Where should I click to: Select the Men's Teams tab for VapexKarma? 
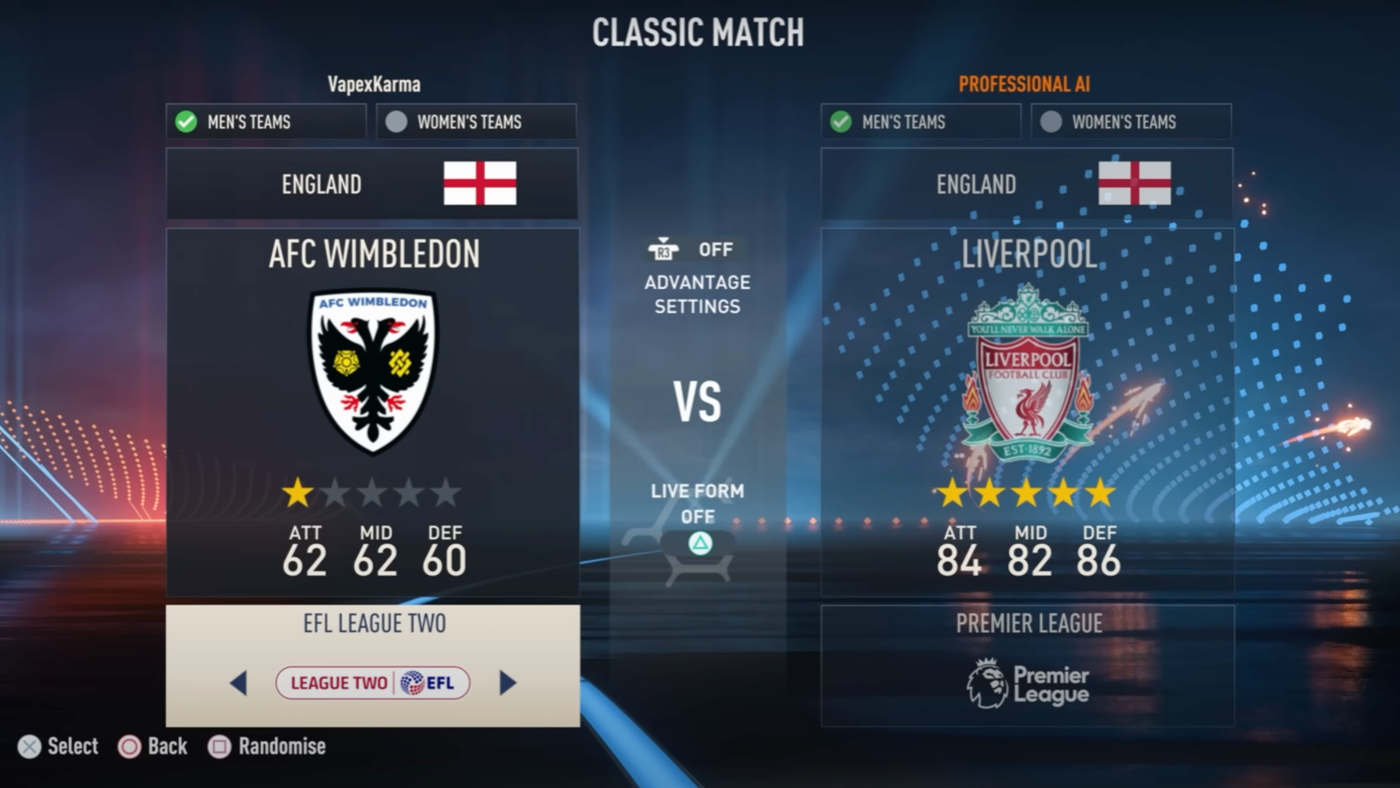(x=265, y=121)
